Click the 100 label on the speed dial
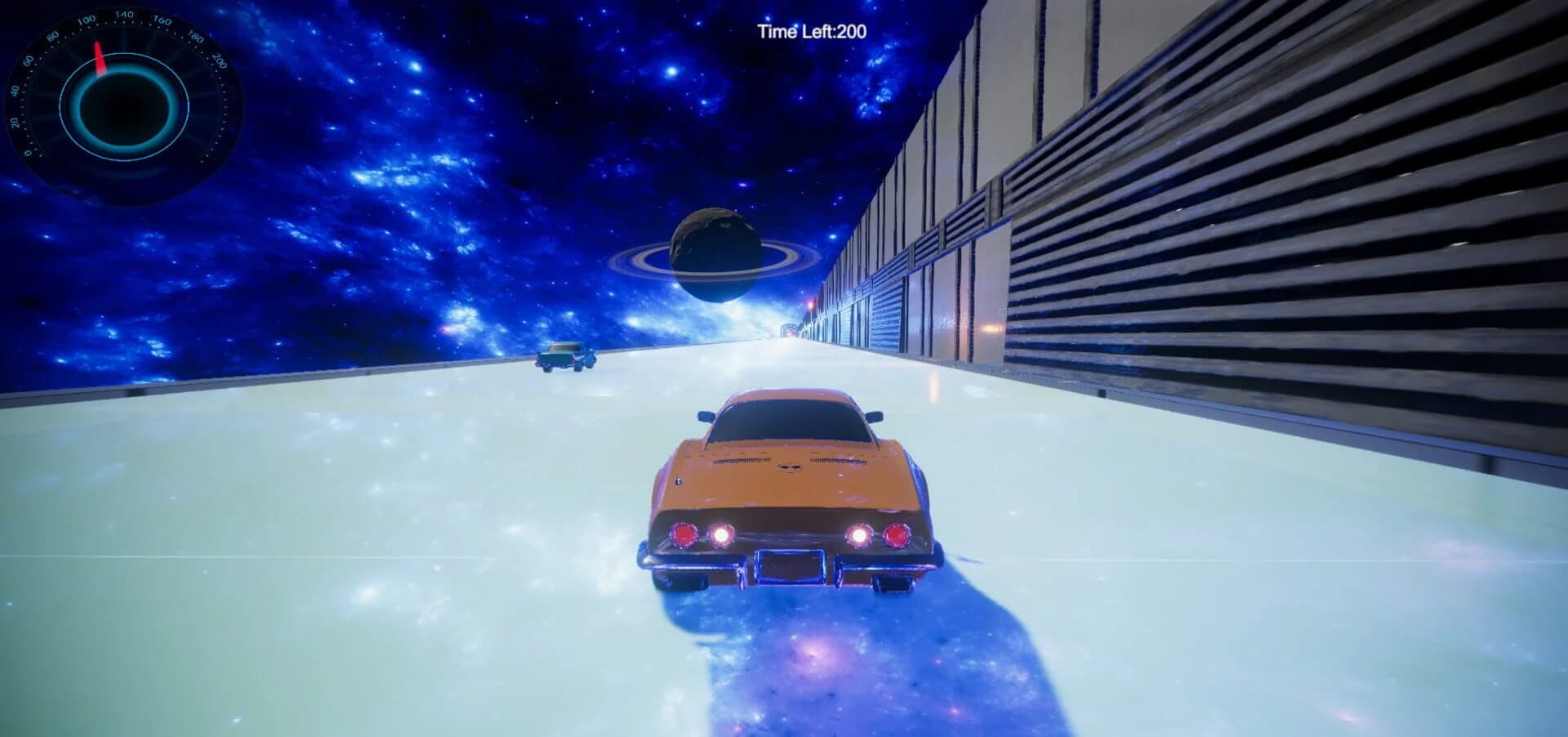1568x737 pixels. pos(85,20)
